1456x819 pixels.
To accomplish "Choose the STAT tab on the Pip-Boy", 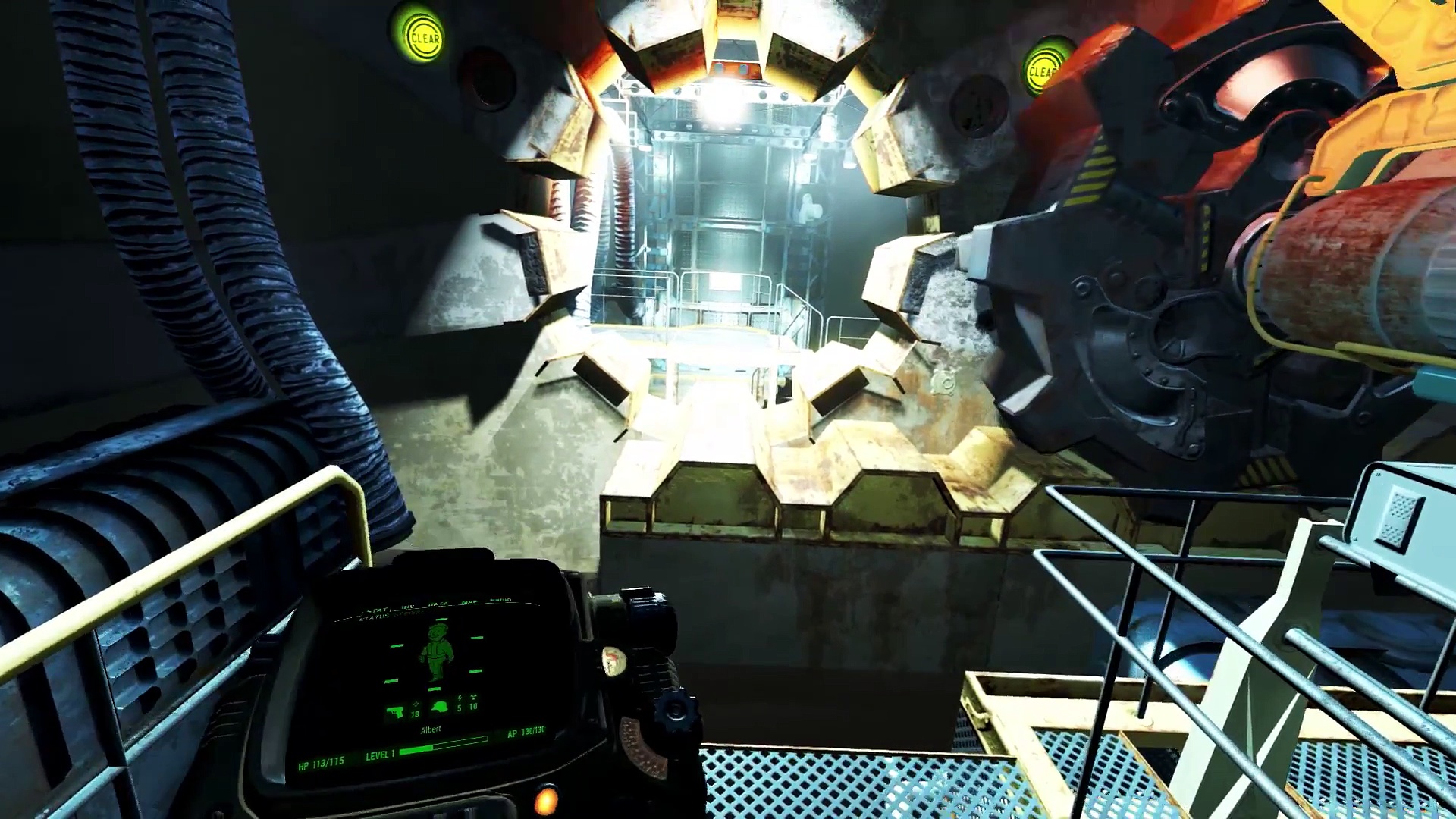I will point(377,610).
